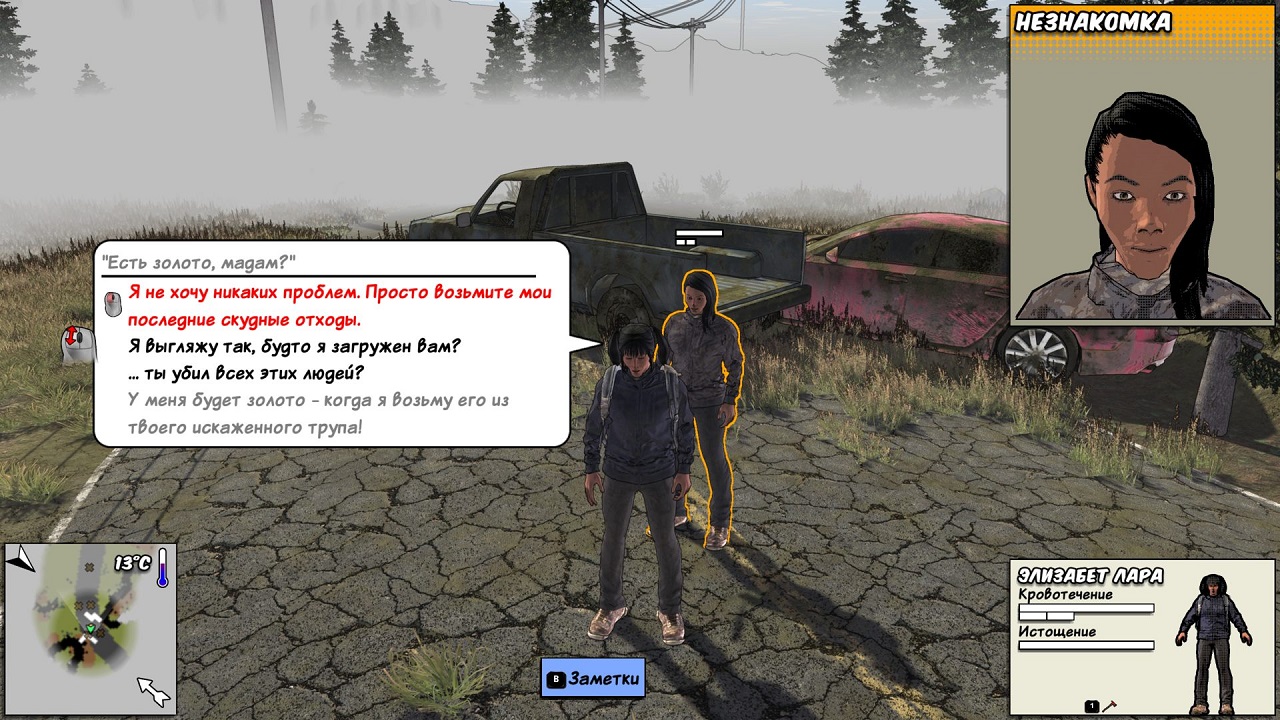Click the compass arrow above the minimap
Screen dimensions: 1280x720
point(22,555)
